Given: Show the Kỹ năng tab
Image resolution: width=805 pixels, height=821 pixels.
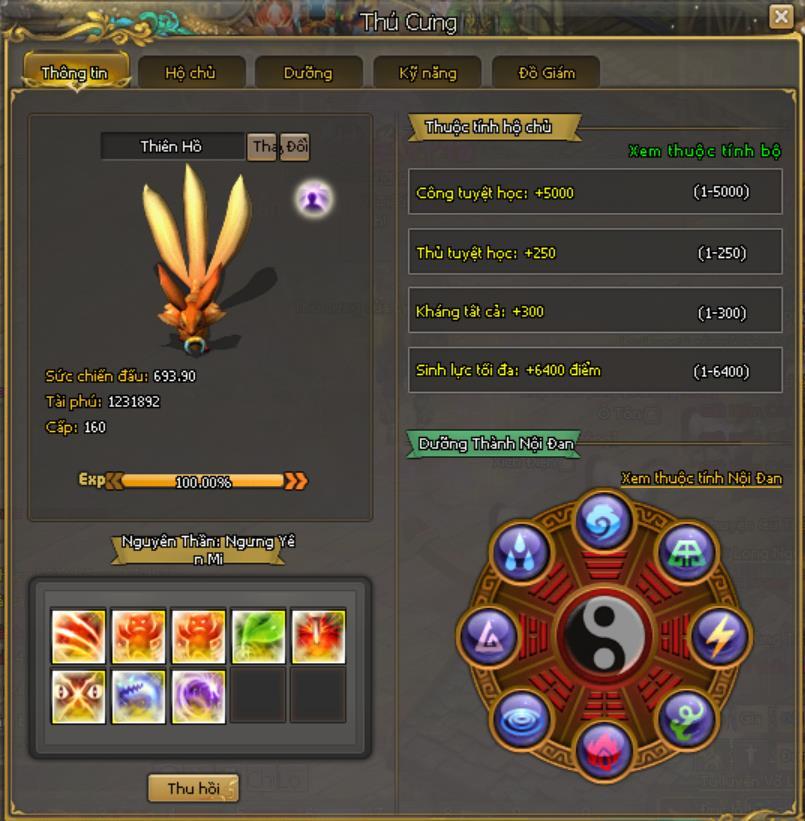Looking at the screenshot, I should 427,72.
